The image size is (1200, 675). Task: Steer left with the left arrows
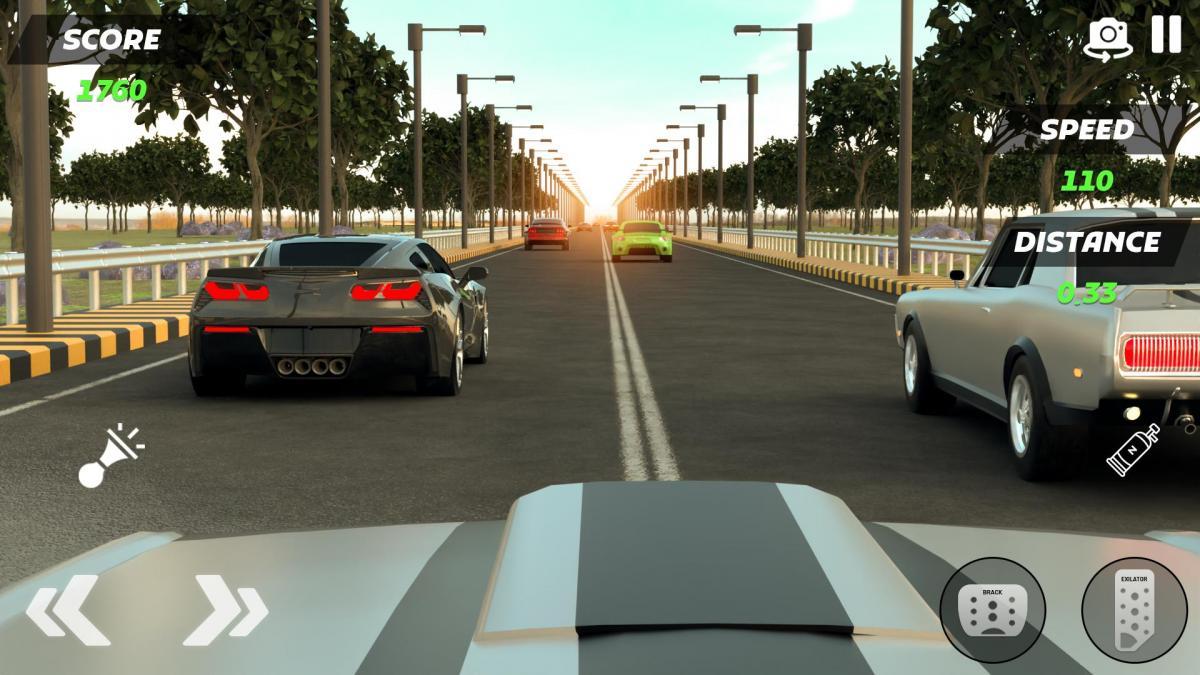tap(68, 609)
